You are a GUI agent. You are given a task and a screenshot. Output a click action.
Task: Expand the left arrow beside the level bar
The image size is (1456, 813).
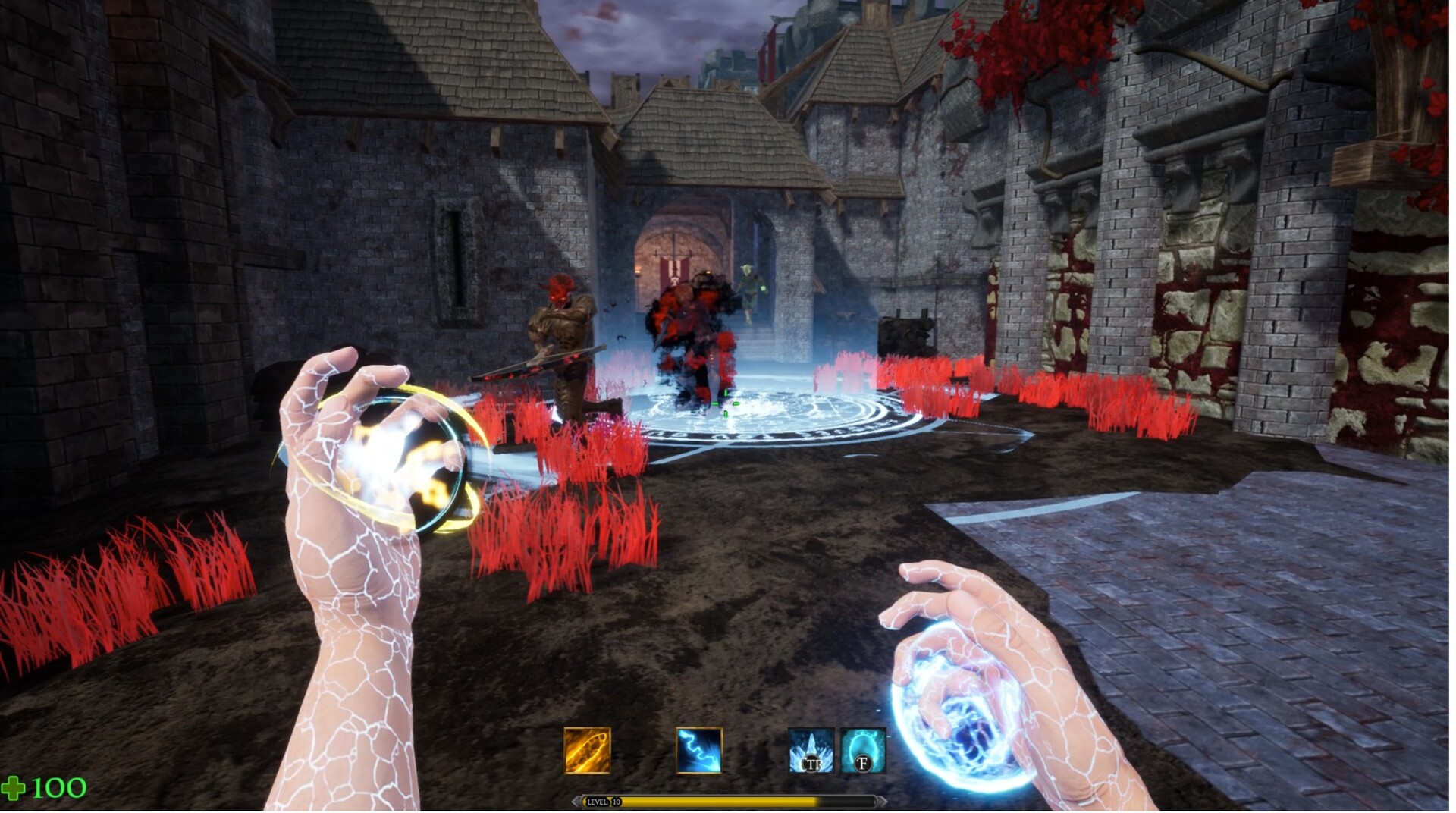click(x=576, y=802)
